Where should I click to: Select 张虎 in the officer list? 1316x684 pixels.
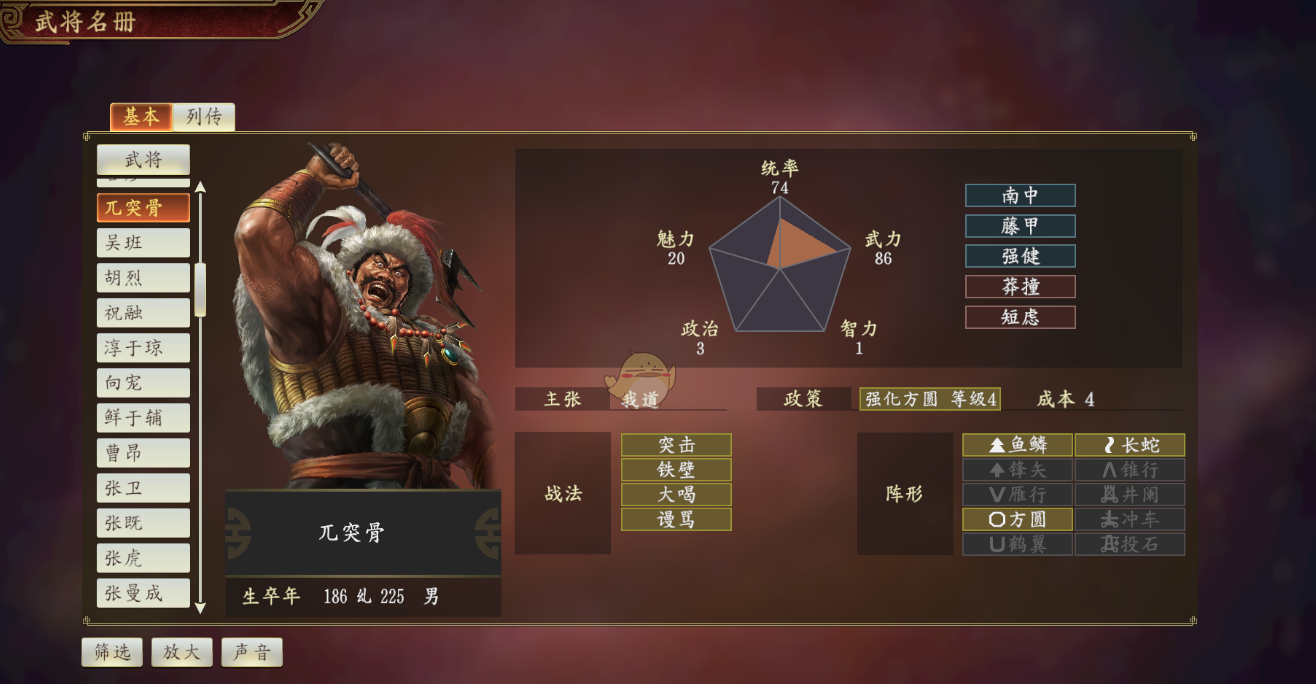pos(143,558)
